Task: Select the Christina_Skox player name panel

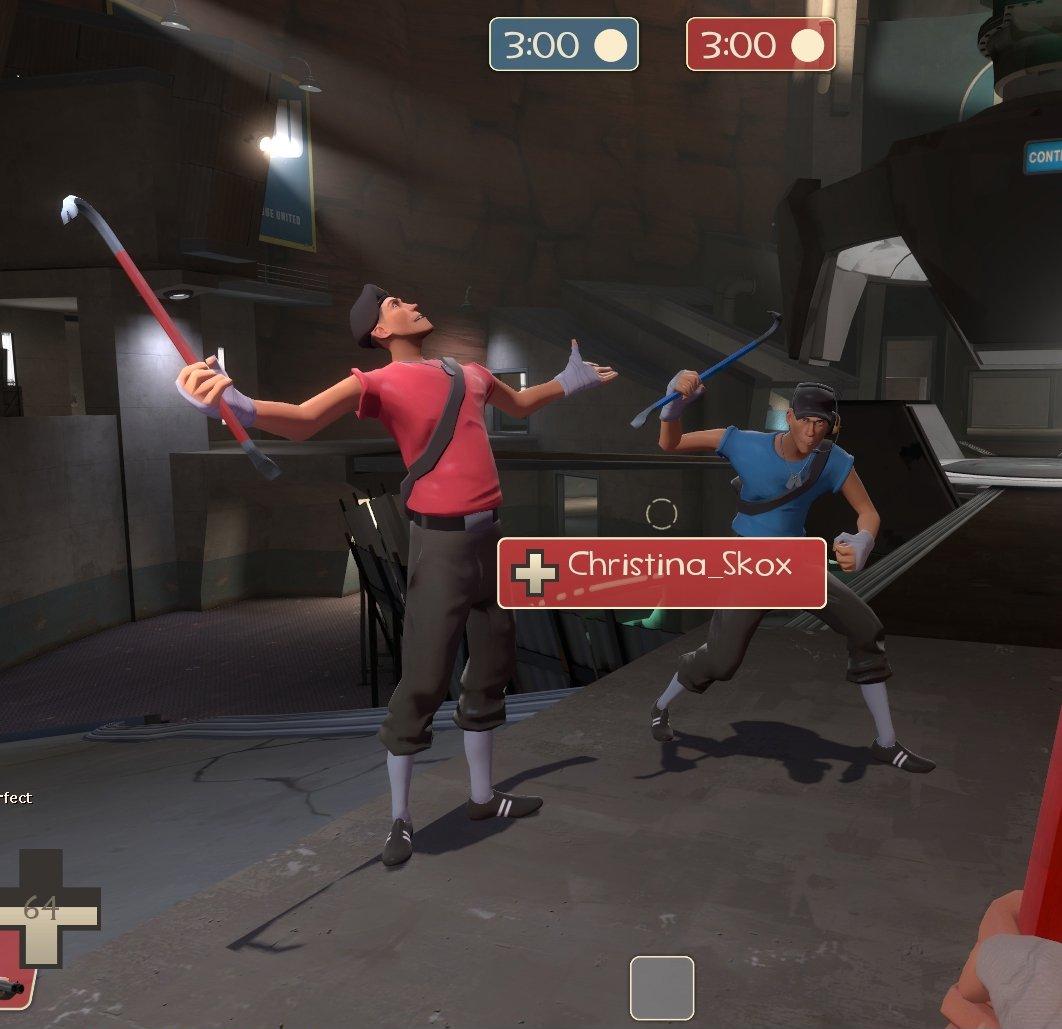Action: click(662, 572)
